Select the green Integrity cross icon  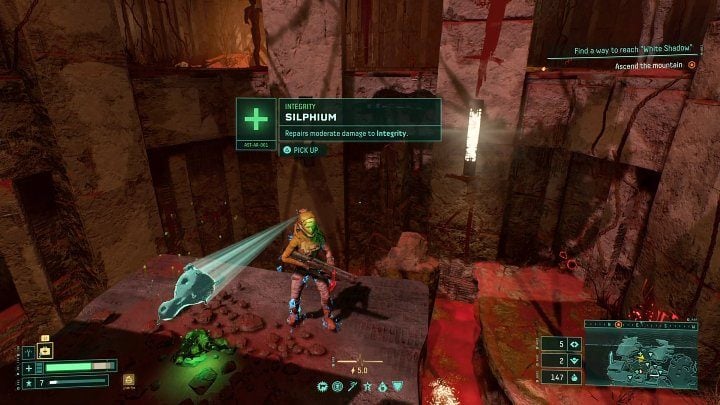[256, 120]
